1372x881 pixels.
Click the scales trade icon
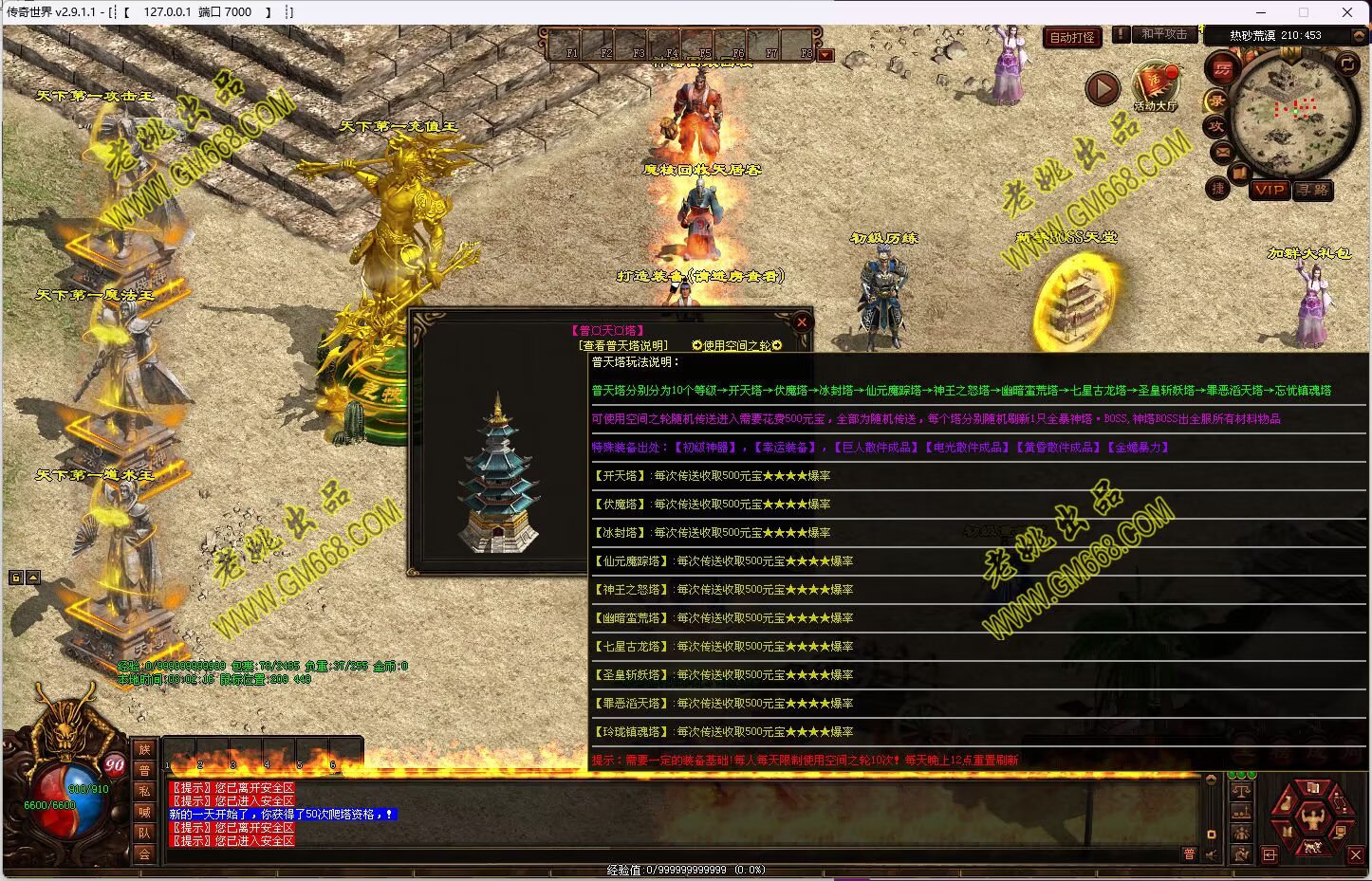pyautogui.click(x=1240, y=790)
